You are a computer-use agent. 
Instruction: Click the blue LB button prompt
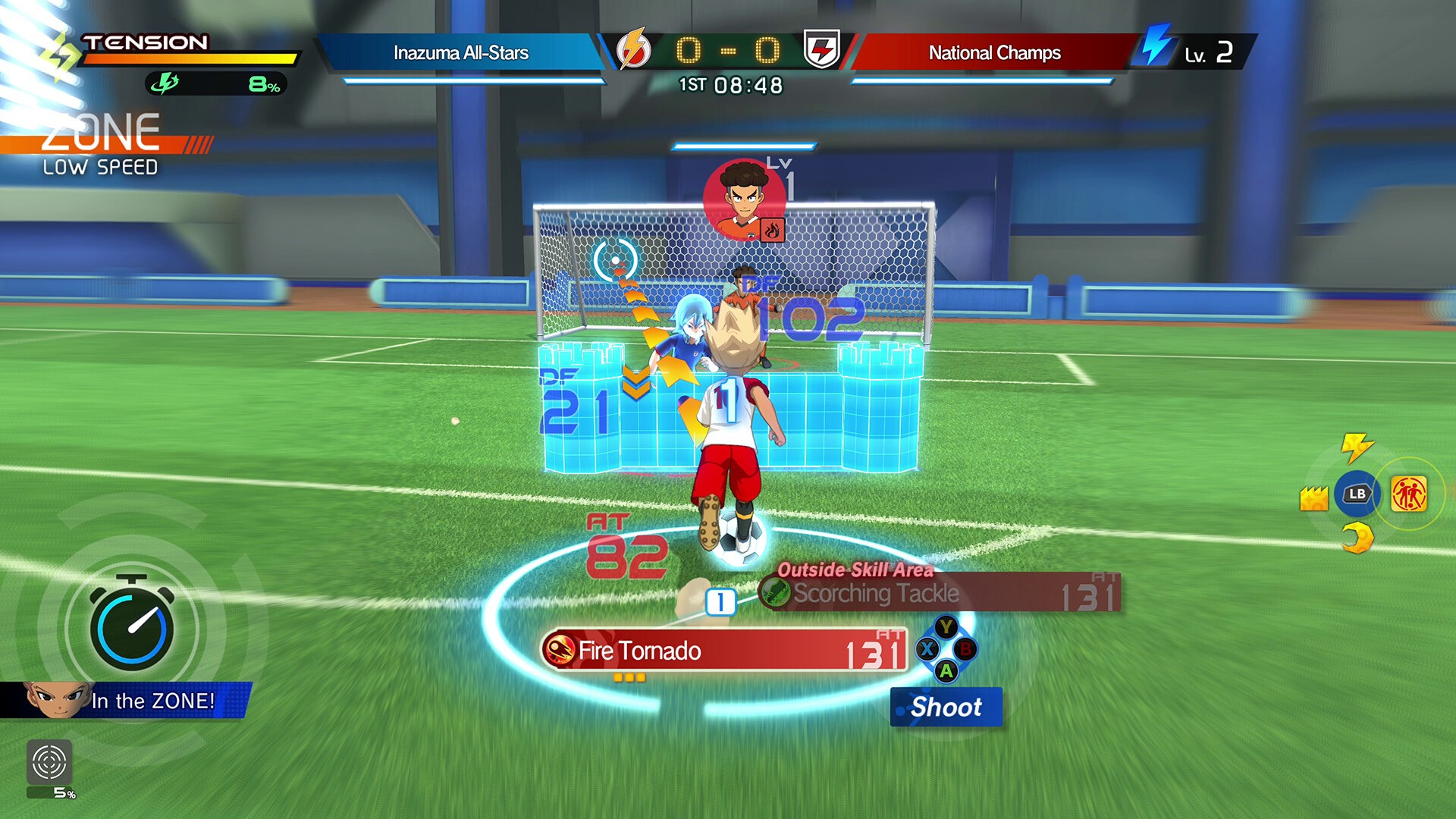[1357, 493]
